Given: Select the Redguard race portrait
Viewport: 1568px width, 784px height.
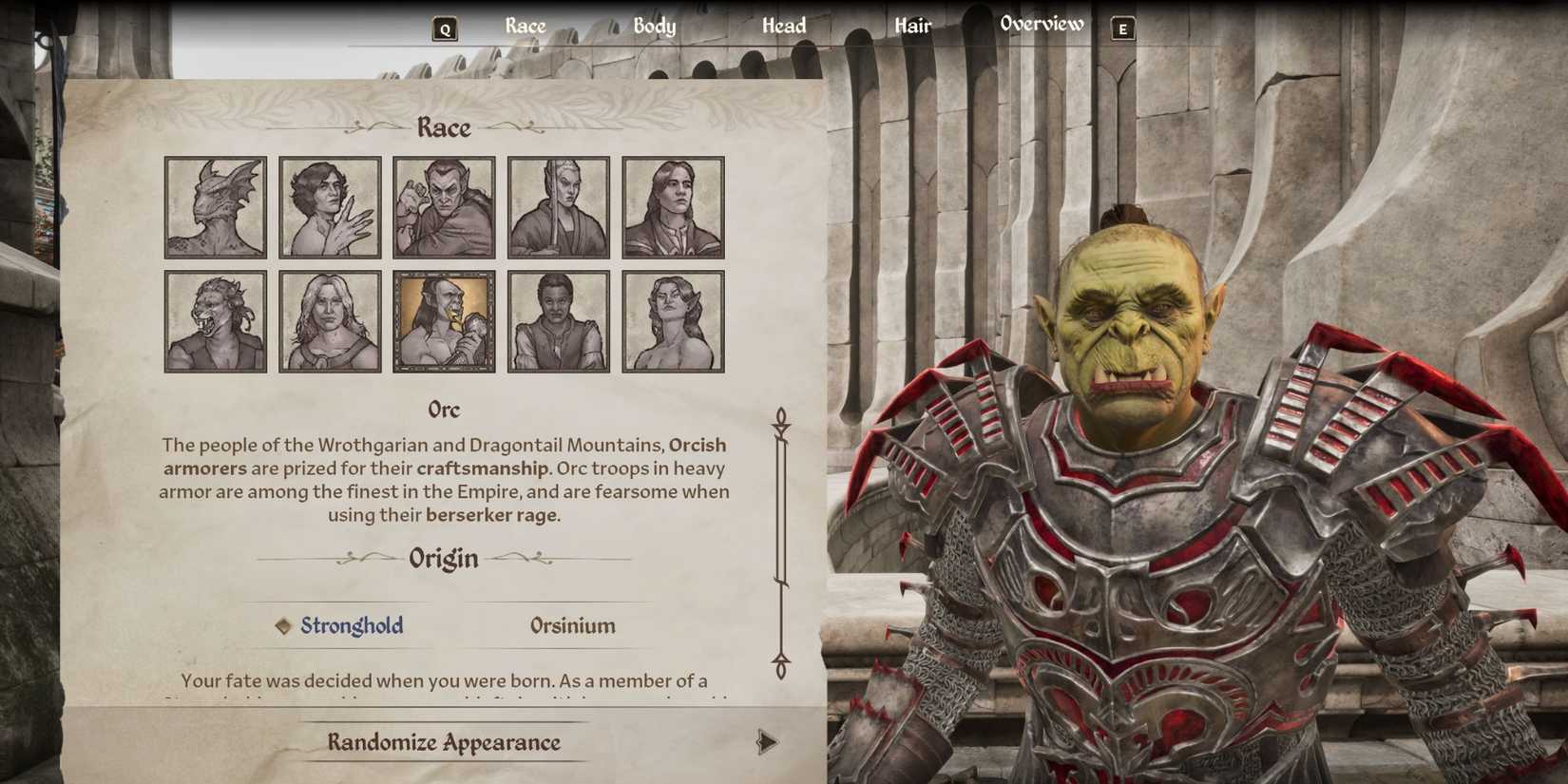Looking at the screenshot, I should 560,320.
